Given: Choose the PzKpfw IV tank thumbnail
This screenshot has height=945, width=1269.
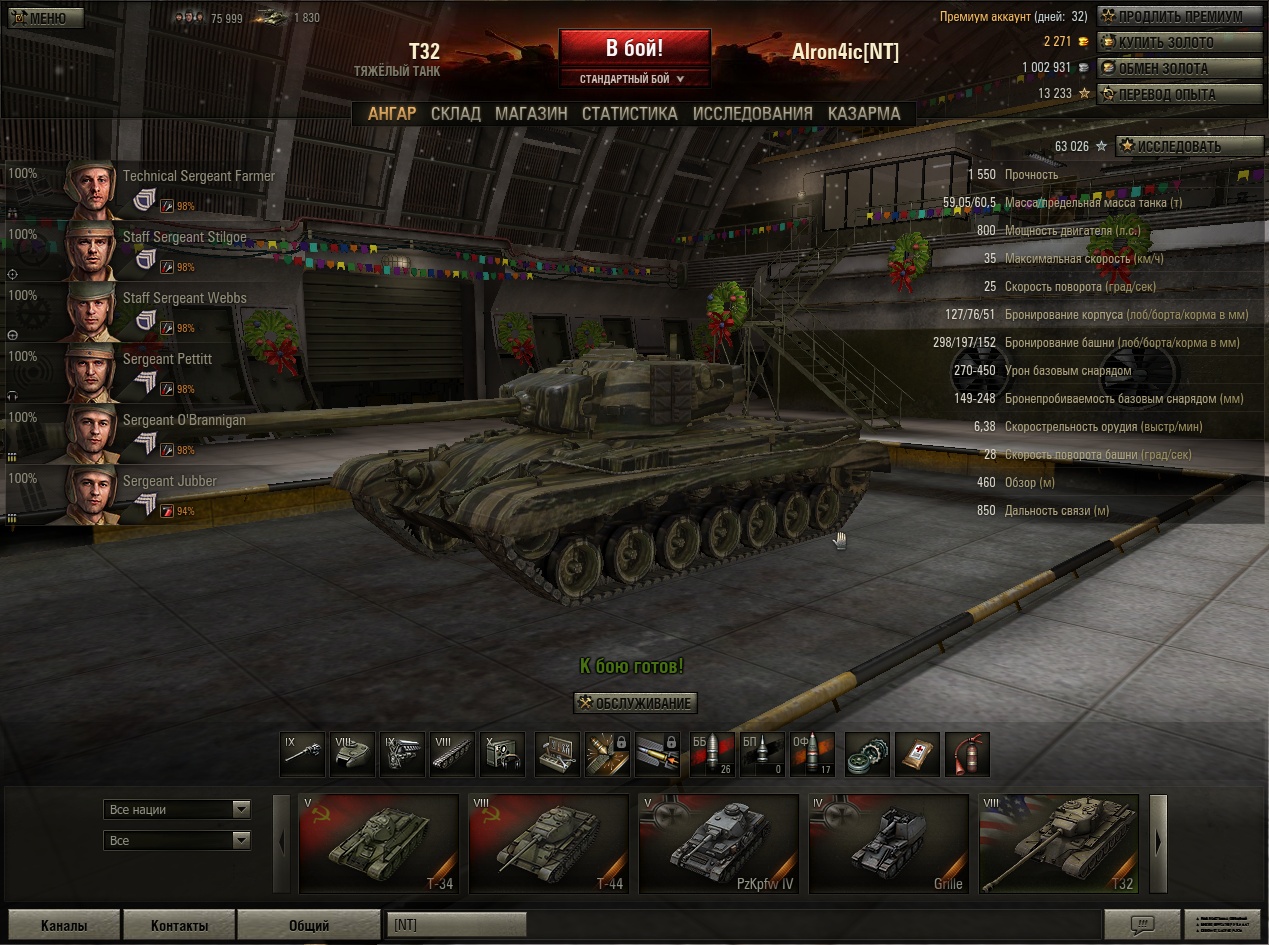Looking at the screenshot, I should (x=718, y=843).
